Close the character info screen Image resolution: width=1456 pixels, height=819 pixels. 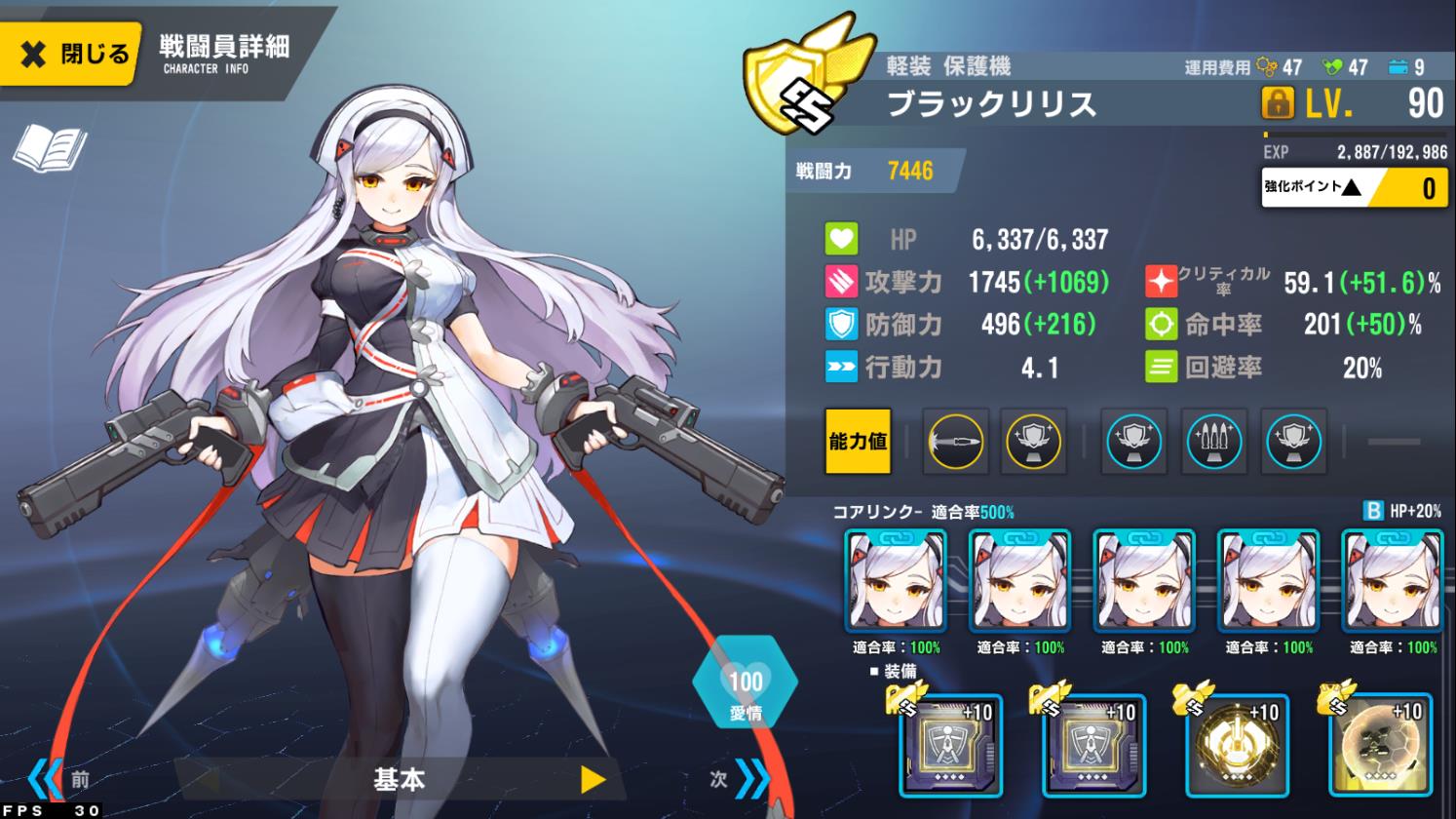tap(70, 54)
